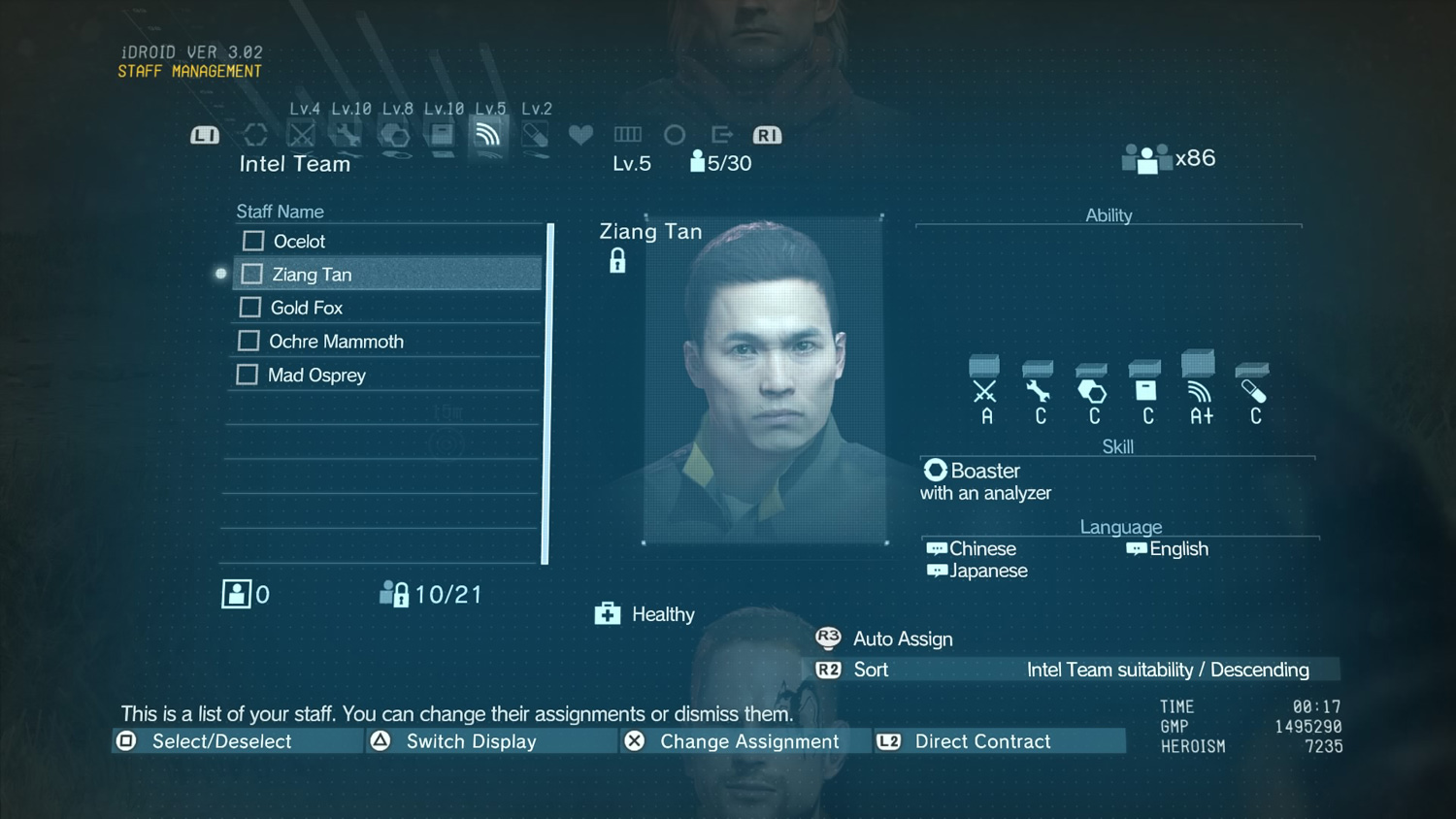Select Ocelot in the staff list
Screen dimensions: 1456x819
point(299,242)
